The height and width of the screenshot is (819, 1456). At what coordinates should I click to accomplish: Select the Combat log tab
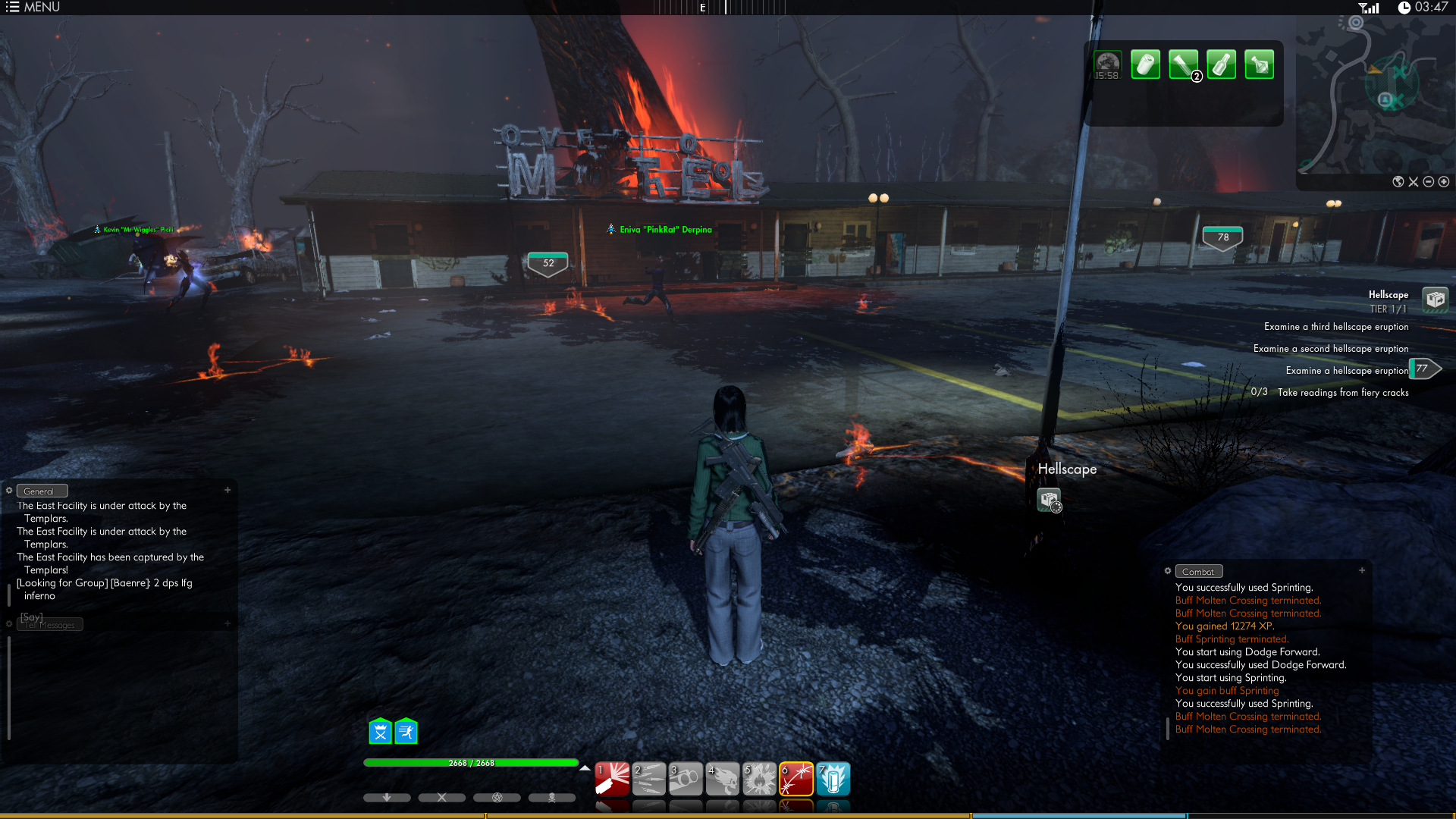pyautogui.click(x=1198, y=572)
